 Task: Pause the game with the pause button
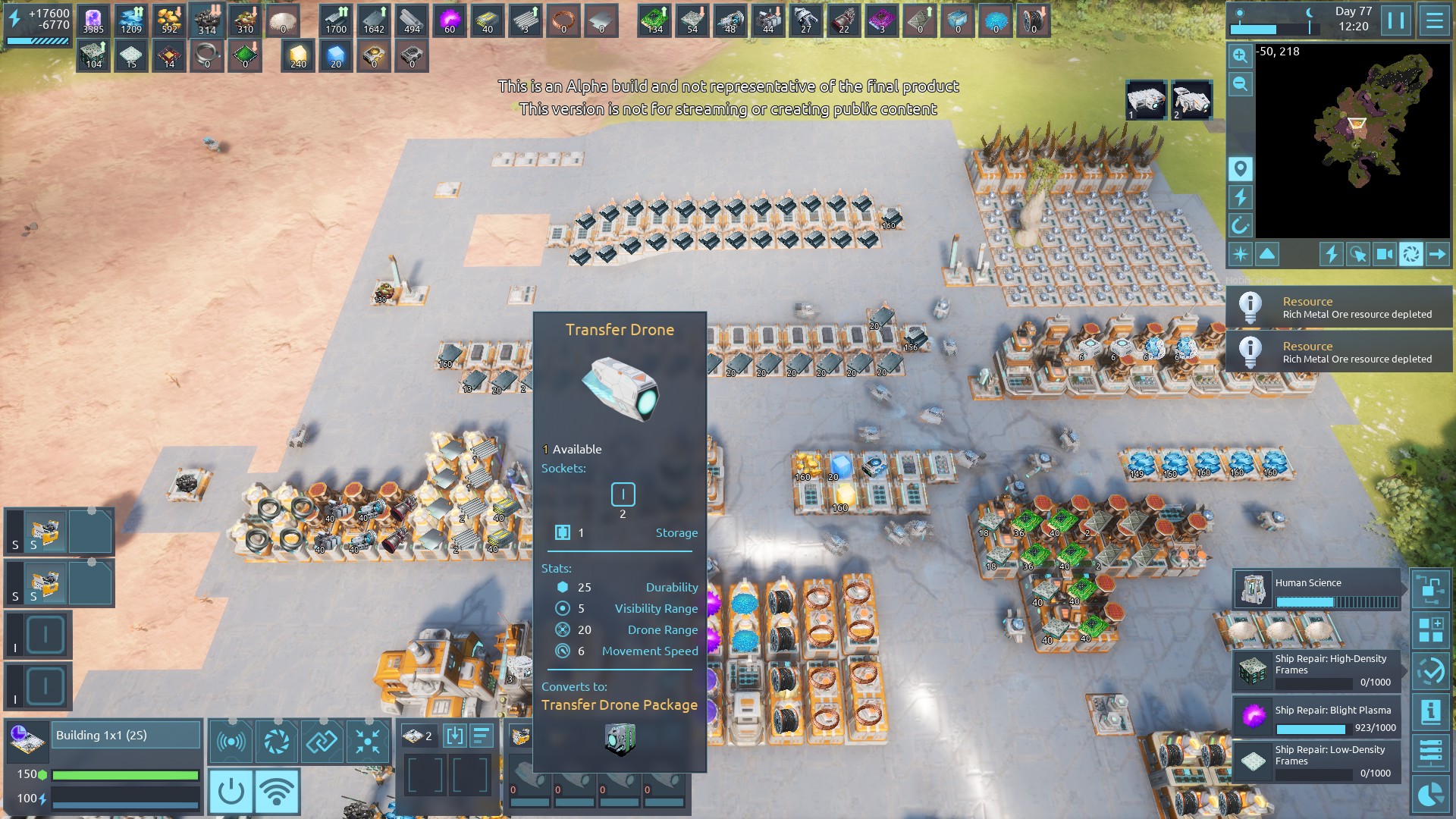point(1396,20)
